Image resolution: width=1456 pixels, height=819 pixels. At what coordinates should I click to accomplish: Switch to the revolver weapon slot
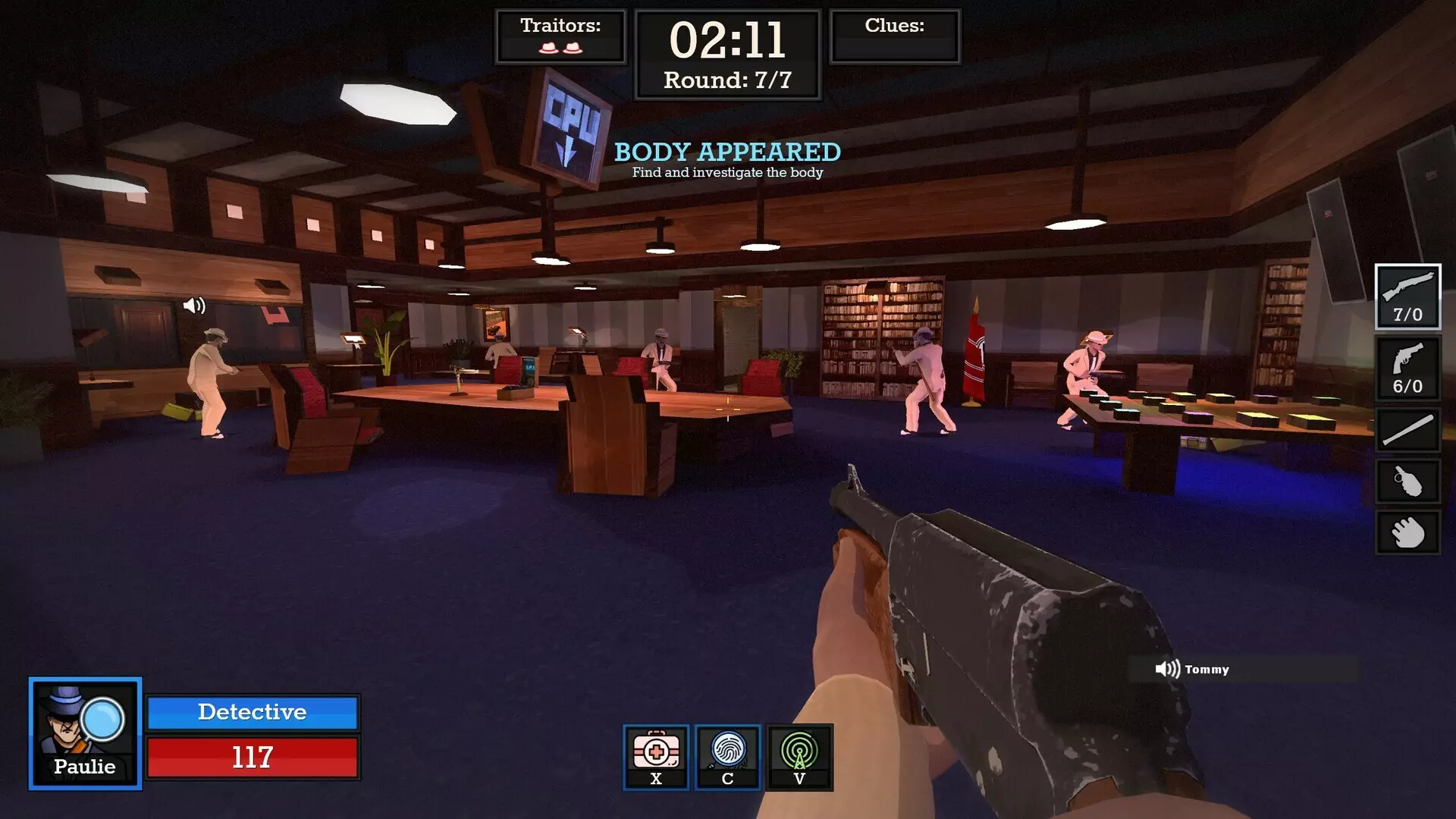click(x=1407, y=369)
